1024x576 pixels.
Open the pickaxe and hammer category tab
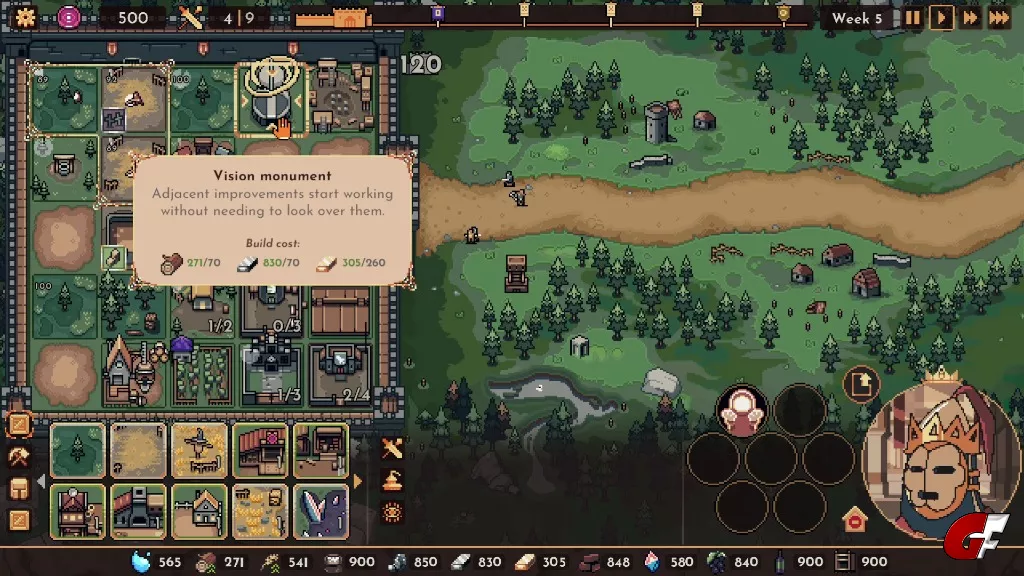[x=19, y=457]
